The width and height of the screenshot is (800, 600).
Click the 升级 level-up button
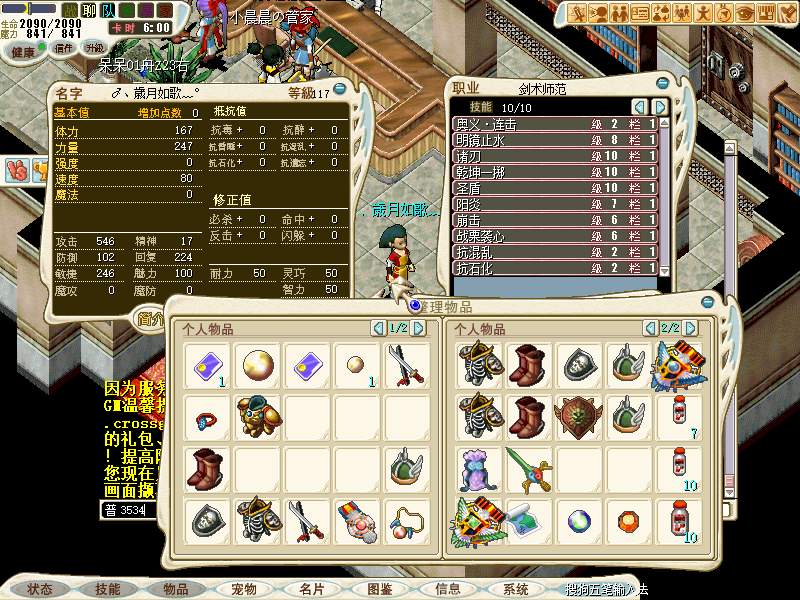click(95, 47)
